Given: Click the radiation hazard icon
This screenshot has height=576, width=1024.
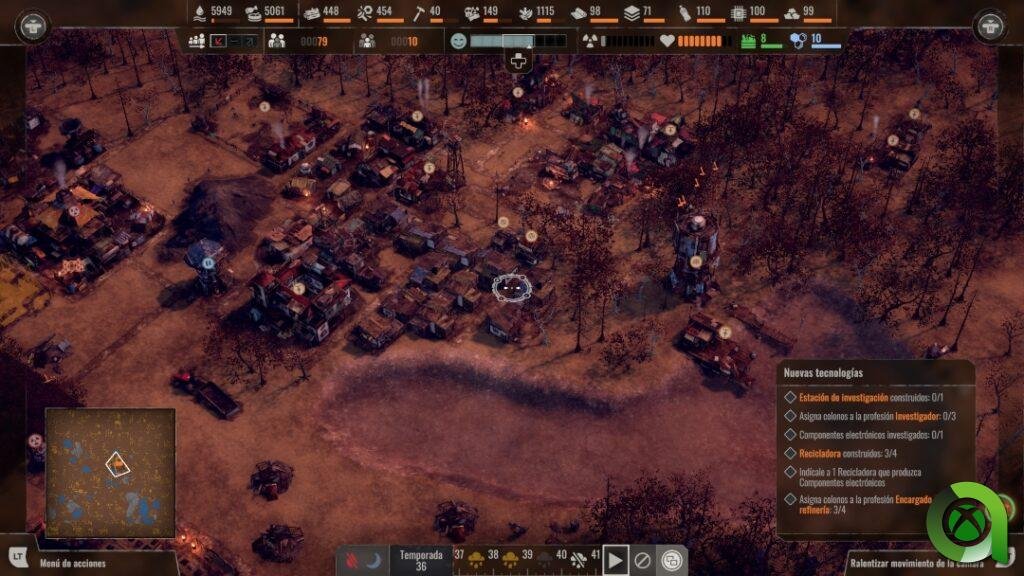Looking at the screenshot, I should [589, 41].
